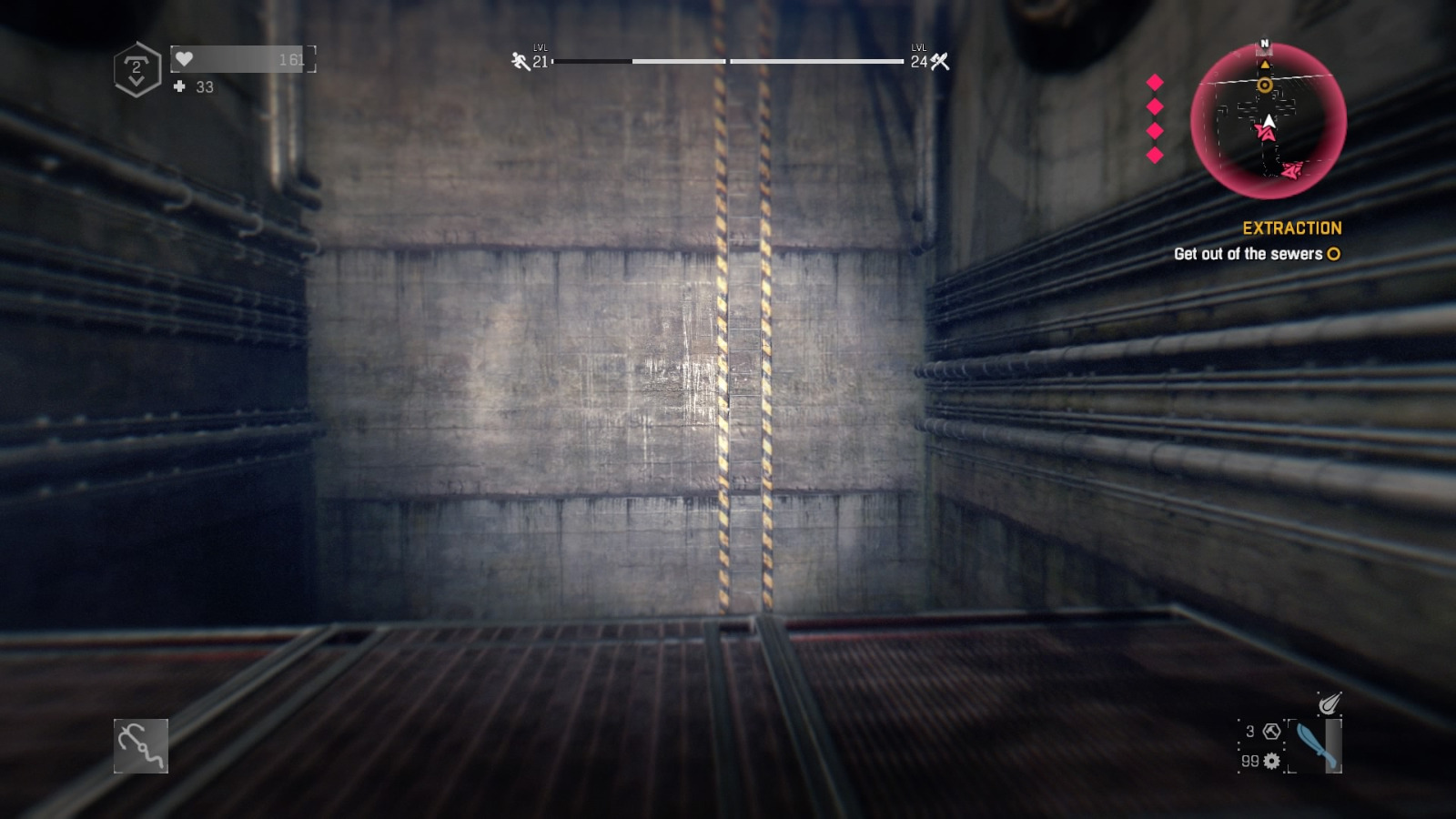Click the topmost pink diamond marker
This screenshot has height=819, width=1456.
[1157, 83]
